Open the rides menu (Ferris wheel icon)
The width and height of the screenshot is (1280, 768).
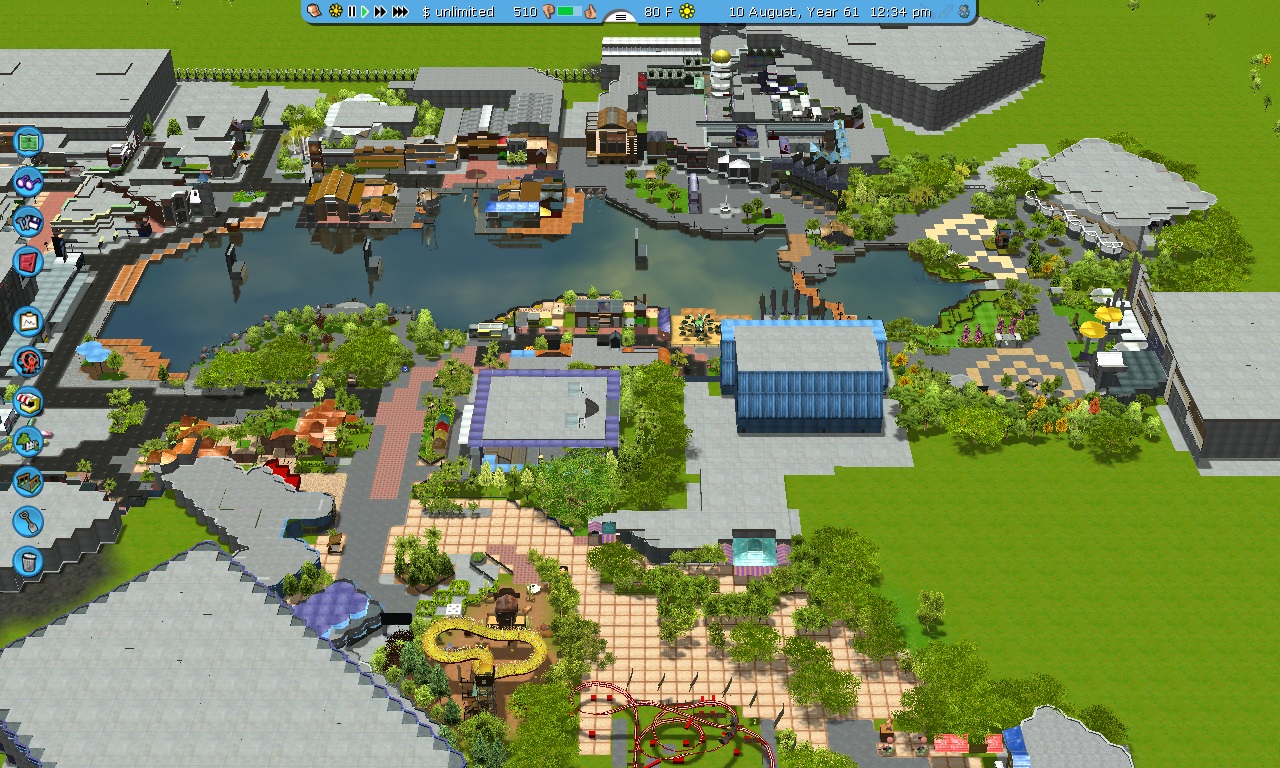click(28, 361)
